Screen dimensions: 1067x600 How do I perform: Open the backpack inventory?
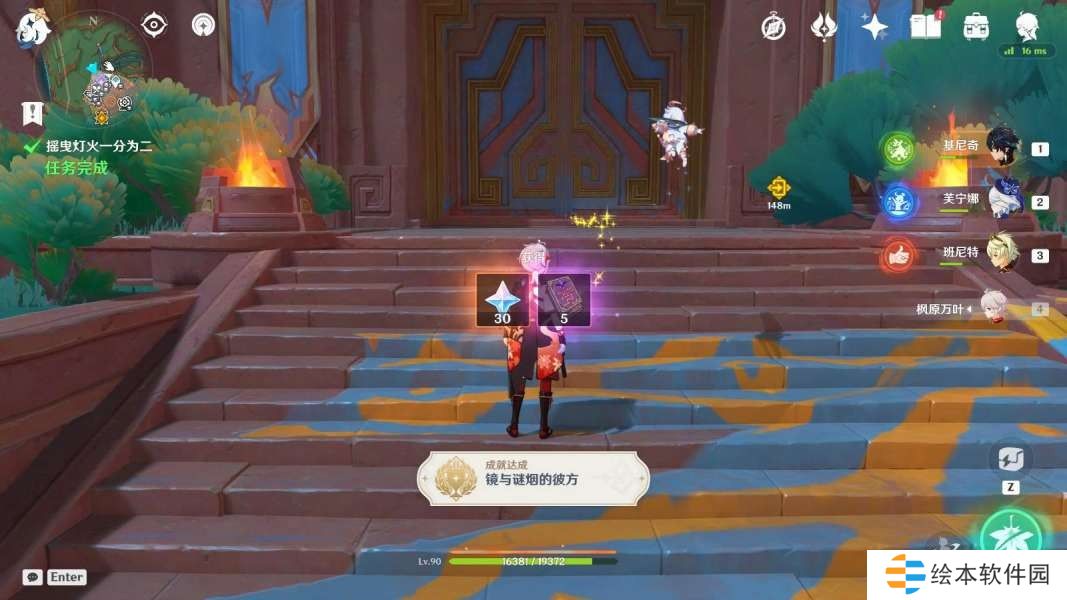click(977, 27)
